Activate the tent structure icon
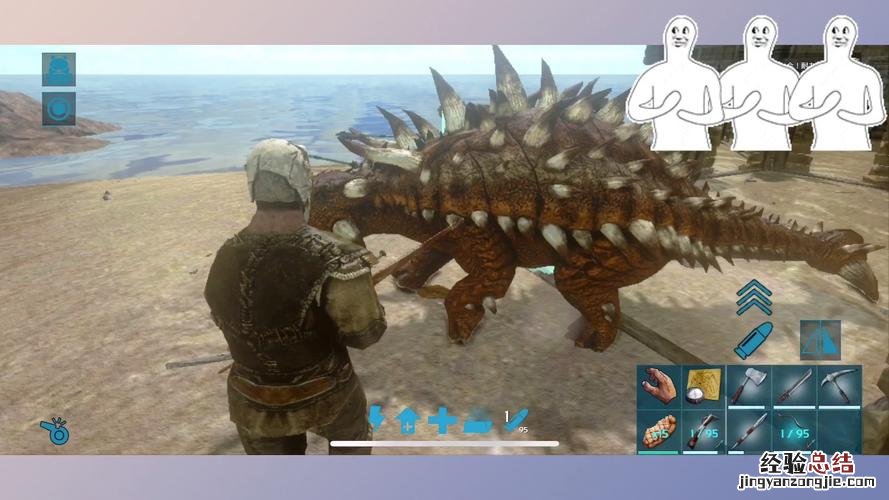 (820, 340)
